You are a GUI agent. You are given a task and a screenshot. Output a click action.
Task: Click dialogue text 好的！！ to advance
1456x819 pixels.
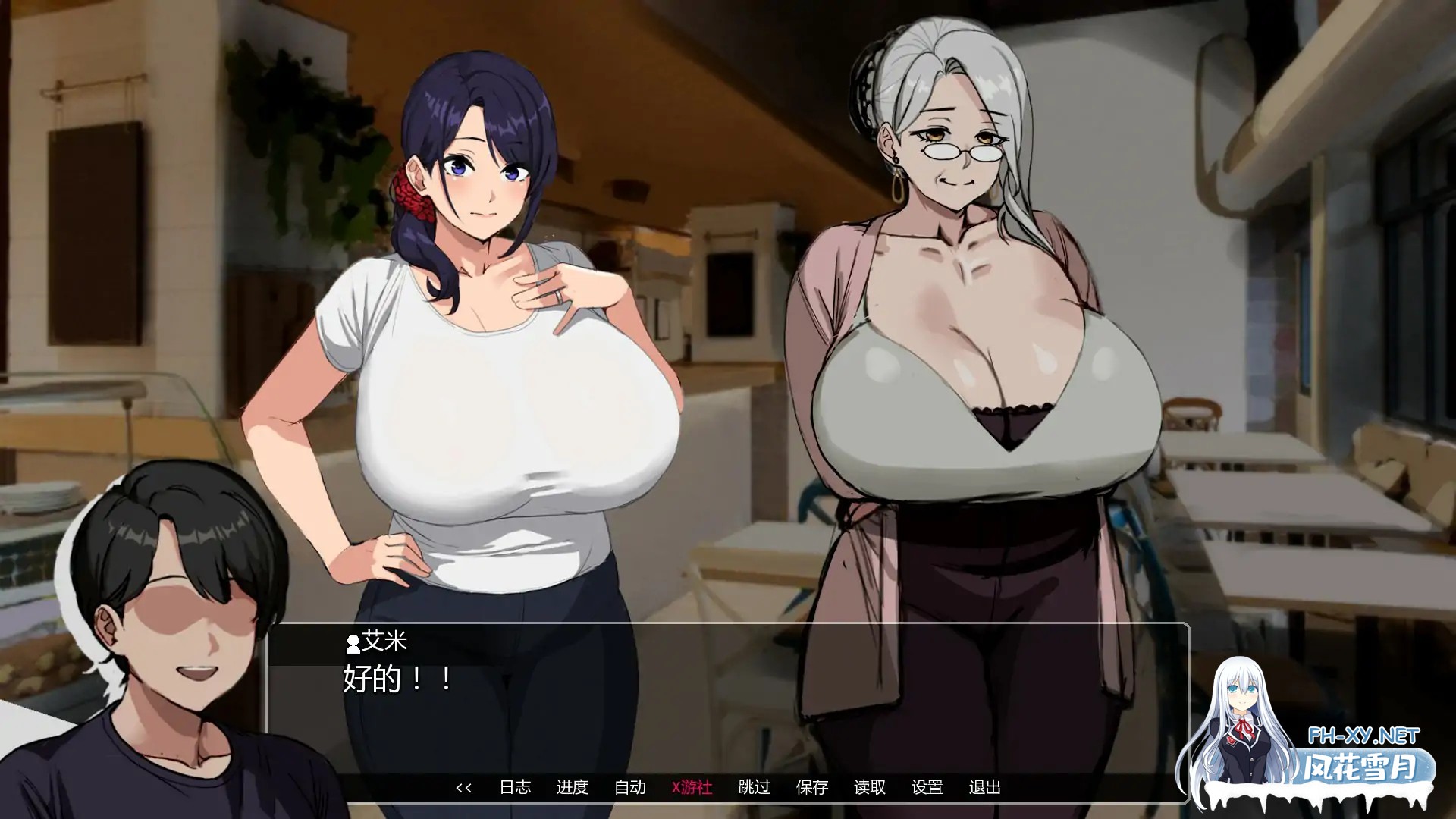[x=394, y=682]
